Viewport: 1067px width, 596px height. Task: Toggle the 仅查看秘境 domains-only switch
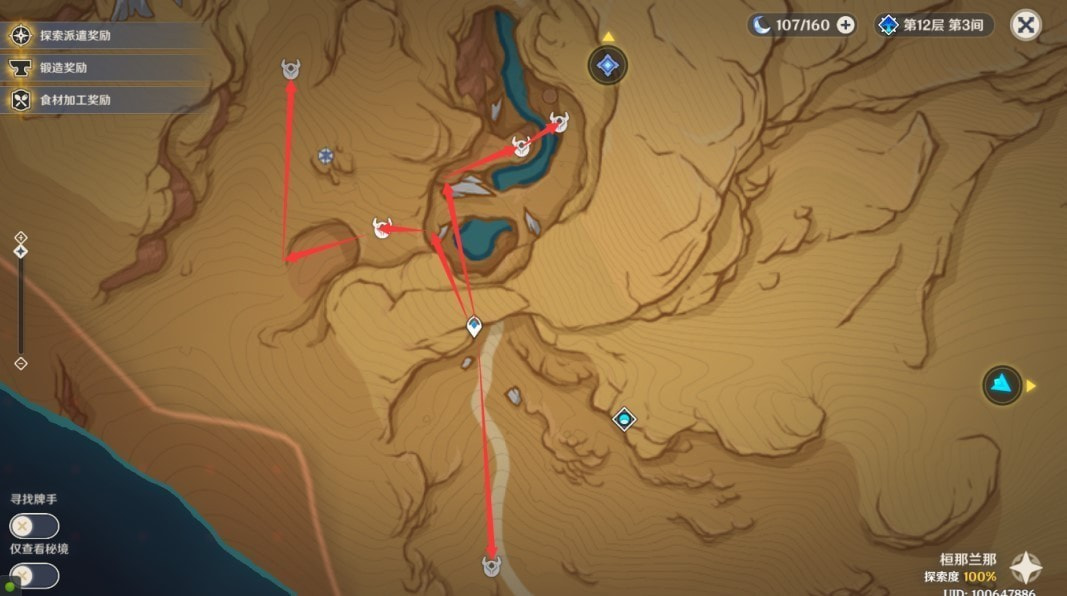[34, 575]
